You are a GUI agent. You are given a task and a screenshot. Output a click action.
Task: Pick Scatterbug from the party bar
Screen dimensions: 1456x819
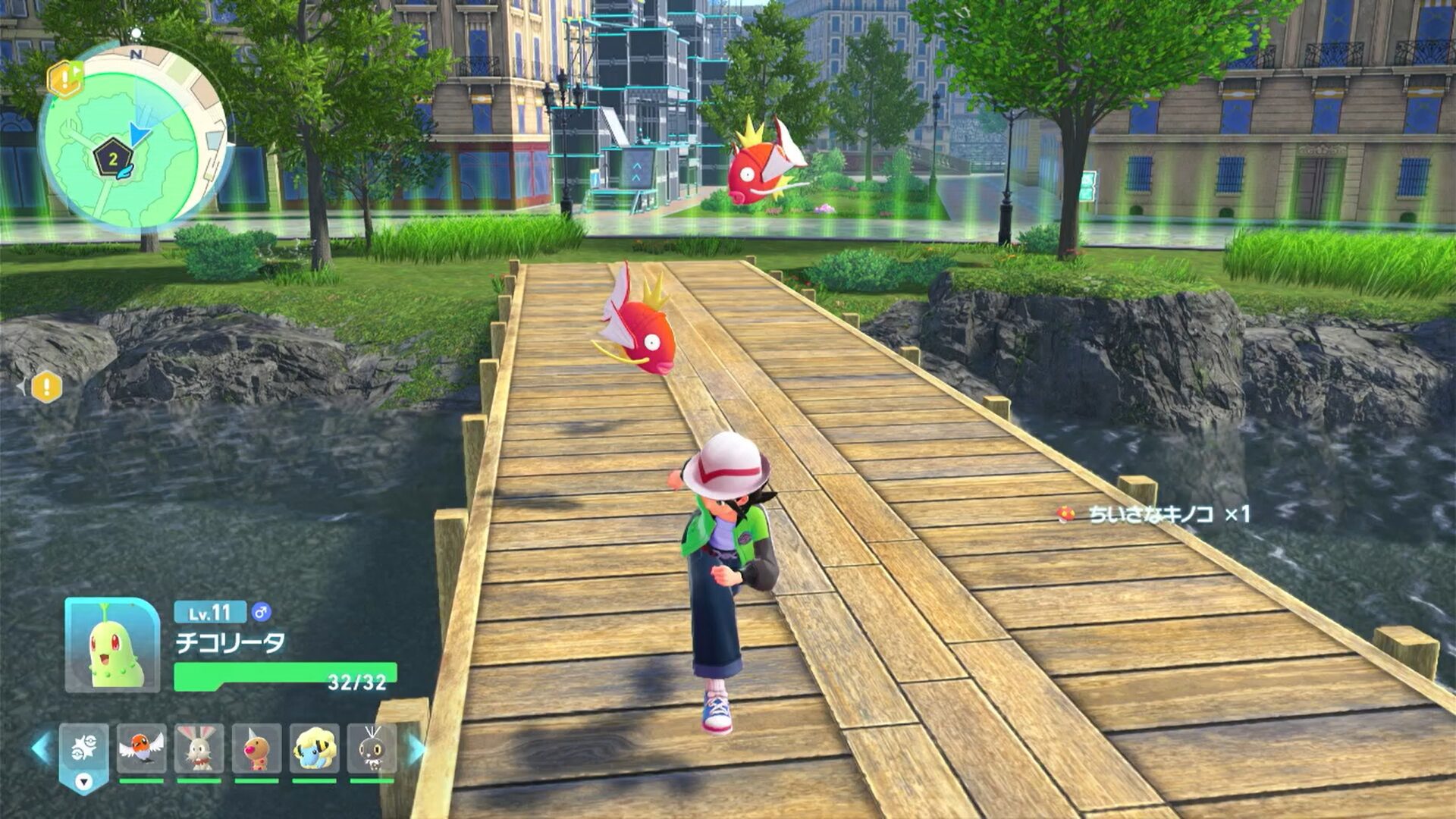[x=372, y=749]
